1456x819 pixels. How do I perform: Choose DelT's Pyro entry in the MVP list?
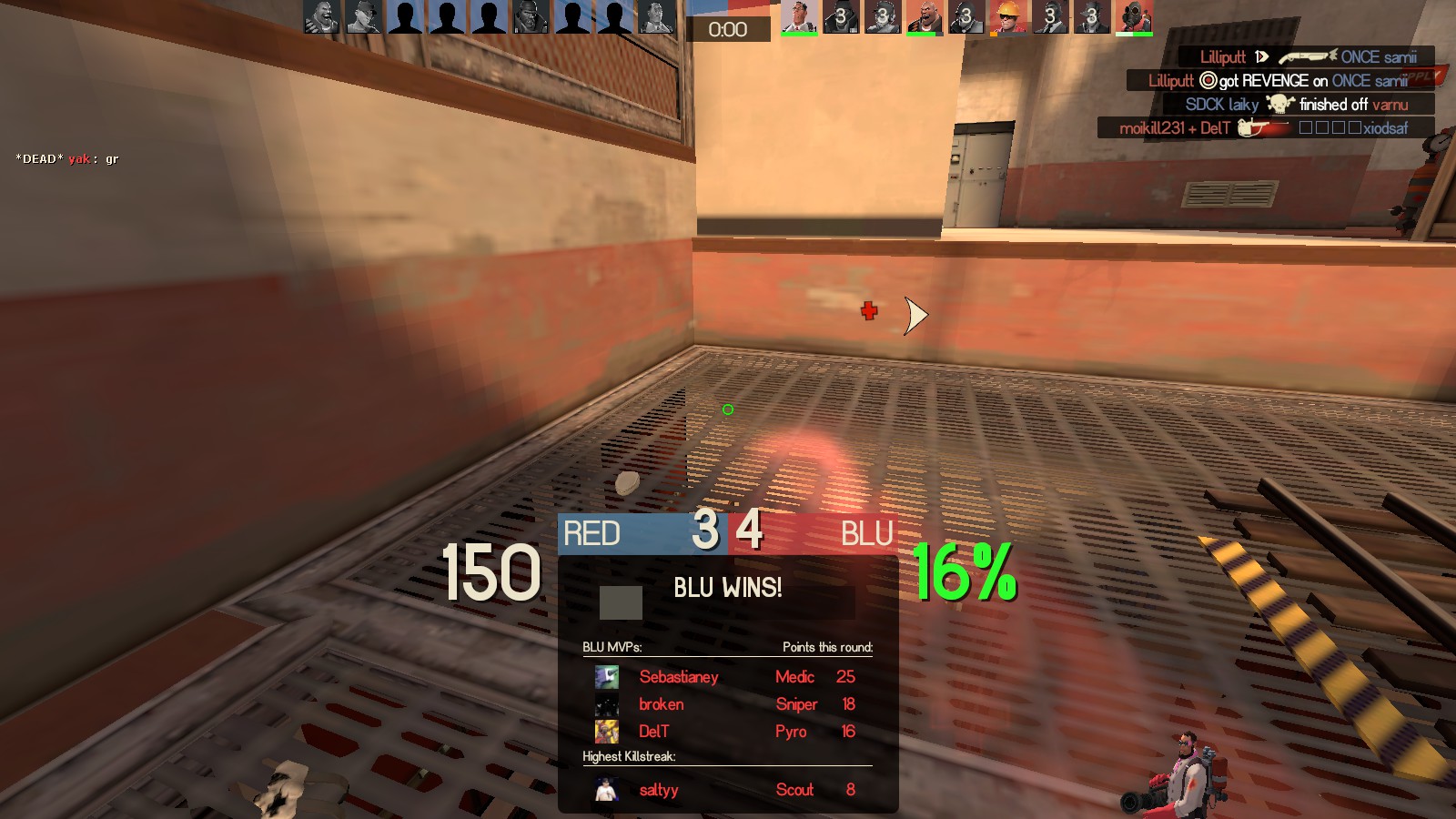tap(726, 732)
